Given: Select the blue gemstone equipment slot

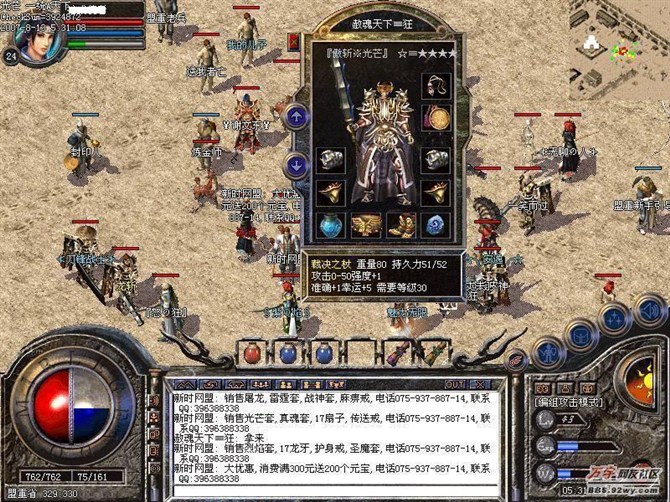Looking at the screenshot, I should 435,225.
